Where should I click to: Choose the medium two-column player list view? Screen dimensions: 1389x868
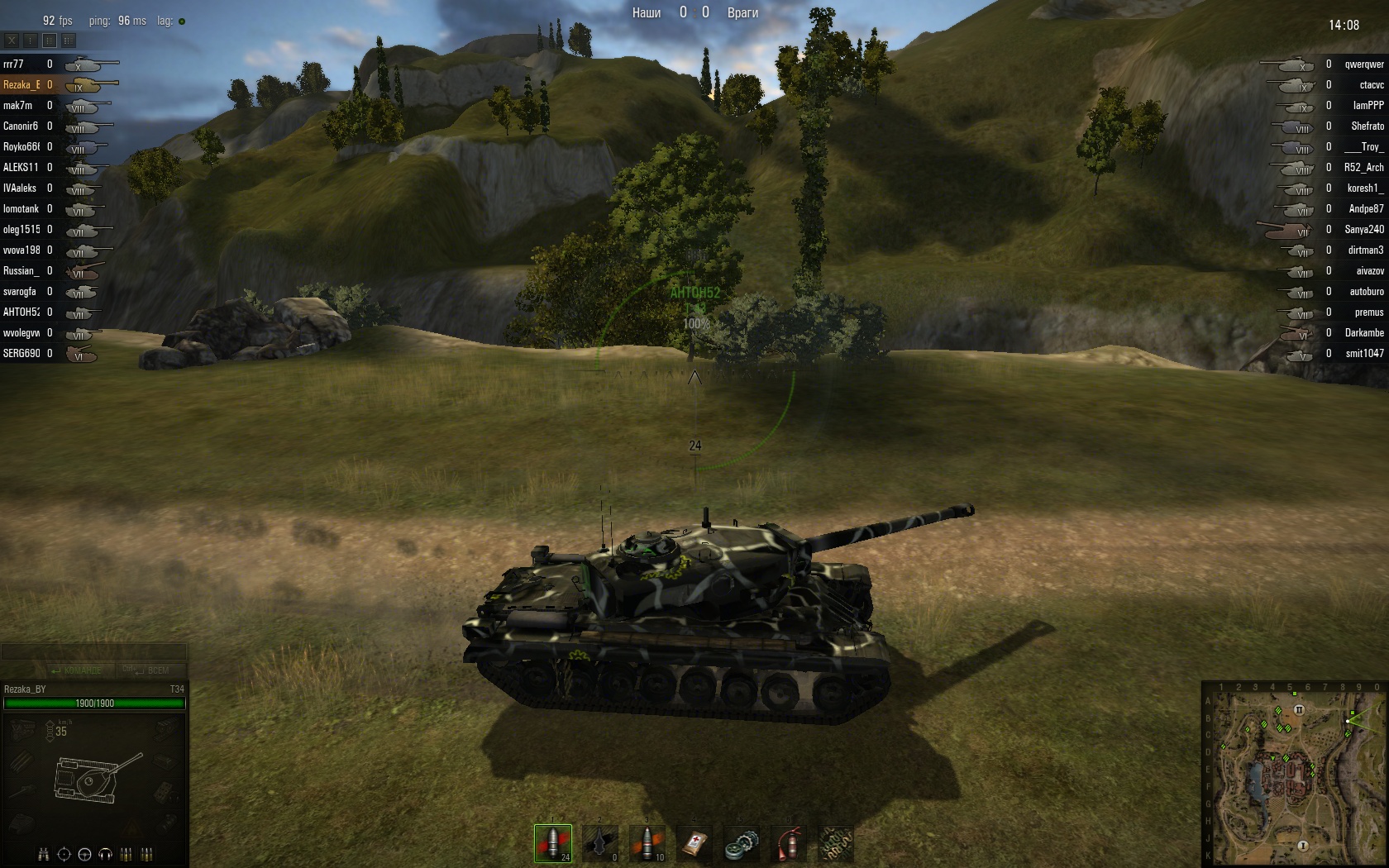[x=50, y=40]
